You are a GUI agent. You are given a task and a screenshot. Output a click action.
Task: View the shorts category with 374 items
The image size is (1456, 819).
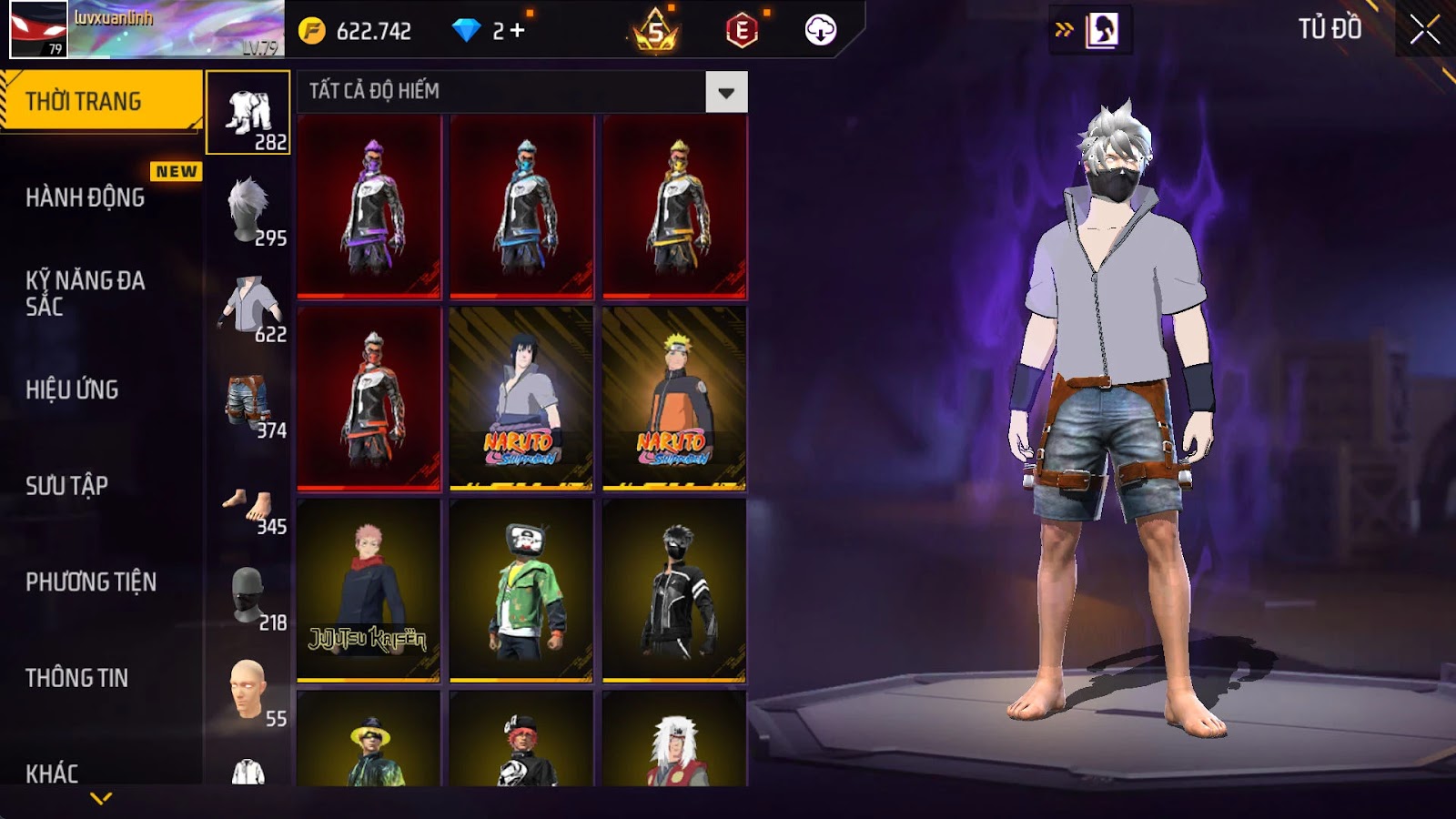[x=248, y=404]
